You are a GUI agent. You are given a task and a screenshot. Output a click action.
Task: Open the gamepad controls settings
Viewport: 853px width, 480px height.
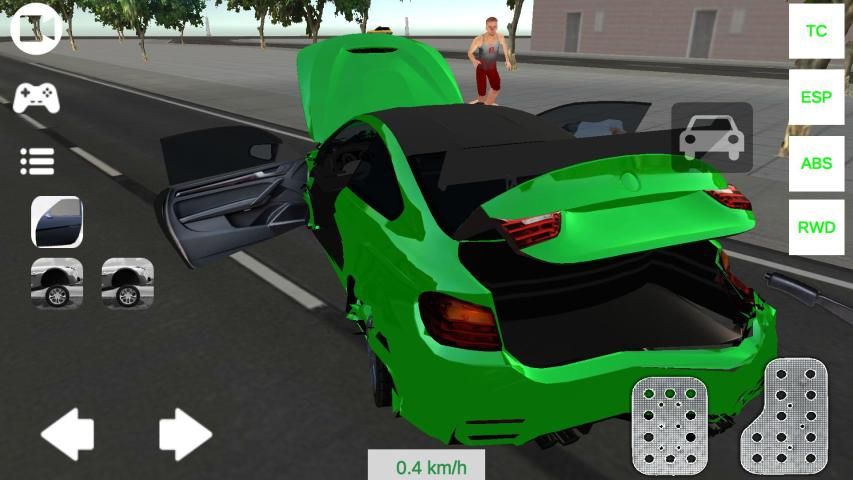(36, 97)
